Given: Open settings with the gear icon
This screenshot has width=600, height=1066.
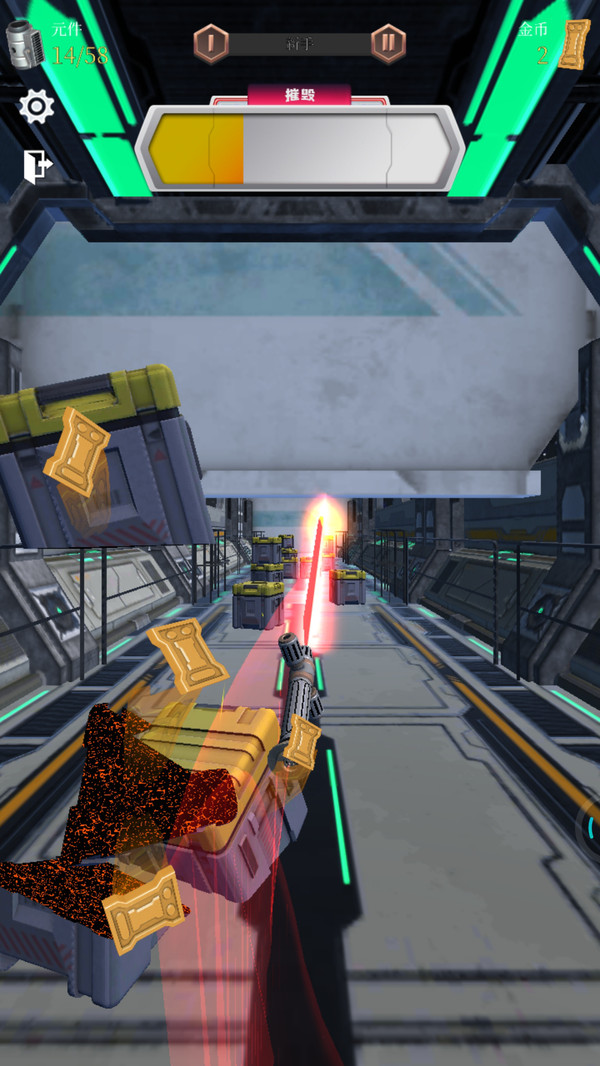Looking at the screenshot, I should click(x=37, y=107).
